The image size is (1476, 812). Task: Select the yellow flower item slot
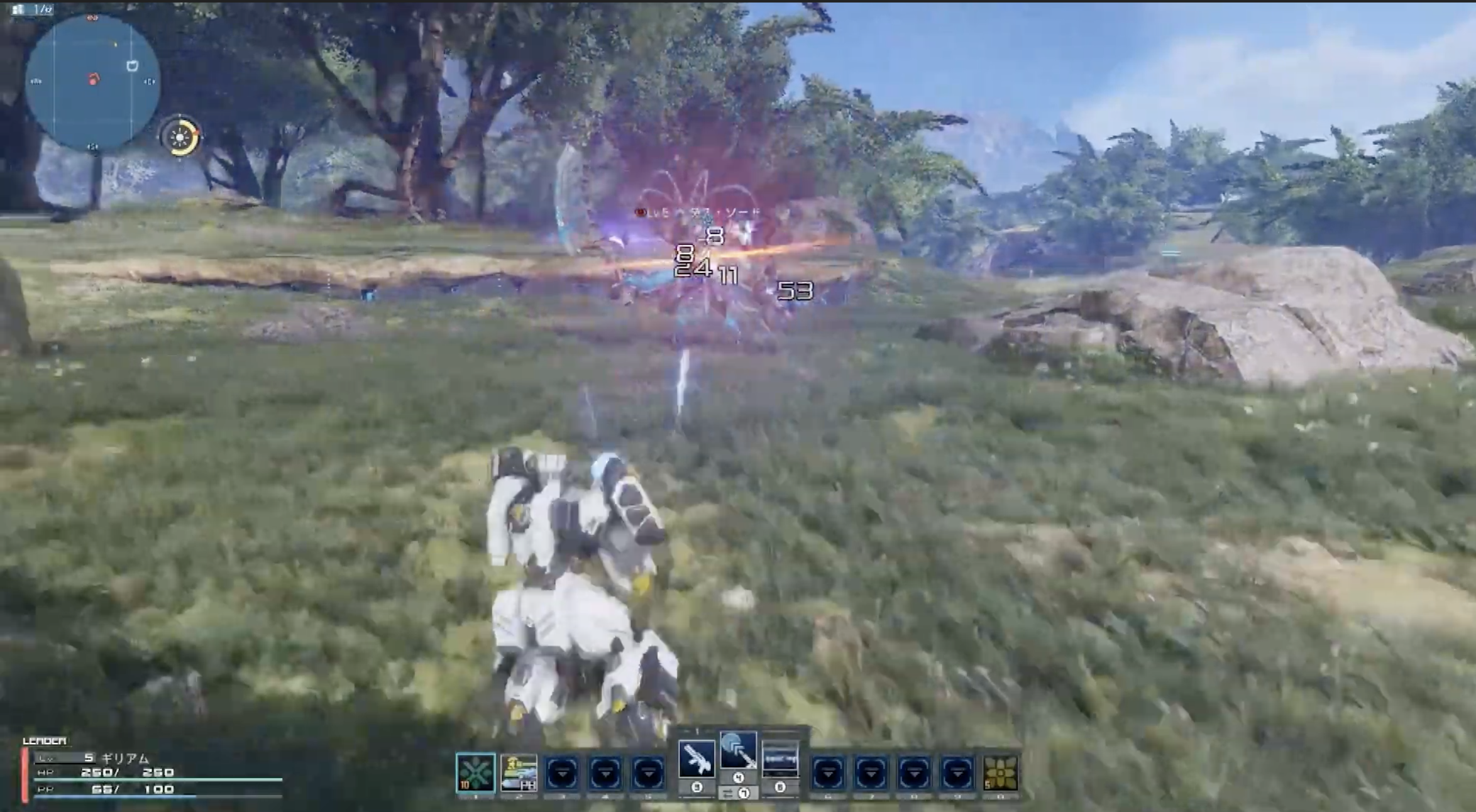1000,772
